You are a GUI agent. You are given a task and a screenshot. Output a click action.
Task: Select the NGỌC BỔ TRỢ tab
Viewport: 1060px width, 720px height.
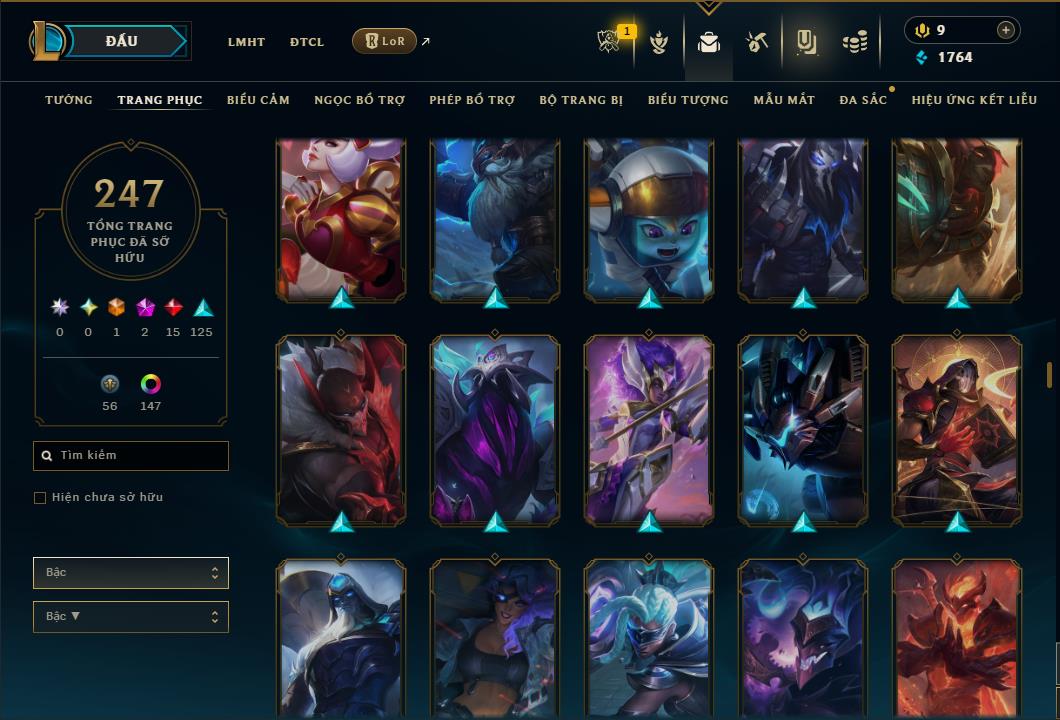(x=359, y=100)
